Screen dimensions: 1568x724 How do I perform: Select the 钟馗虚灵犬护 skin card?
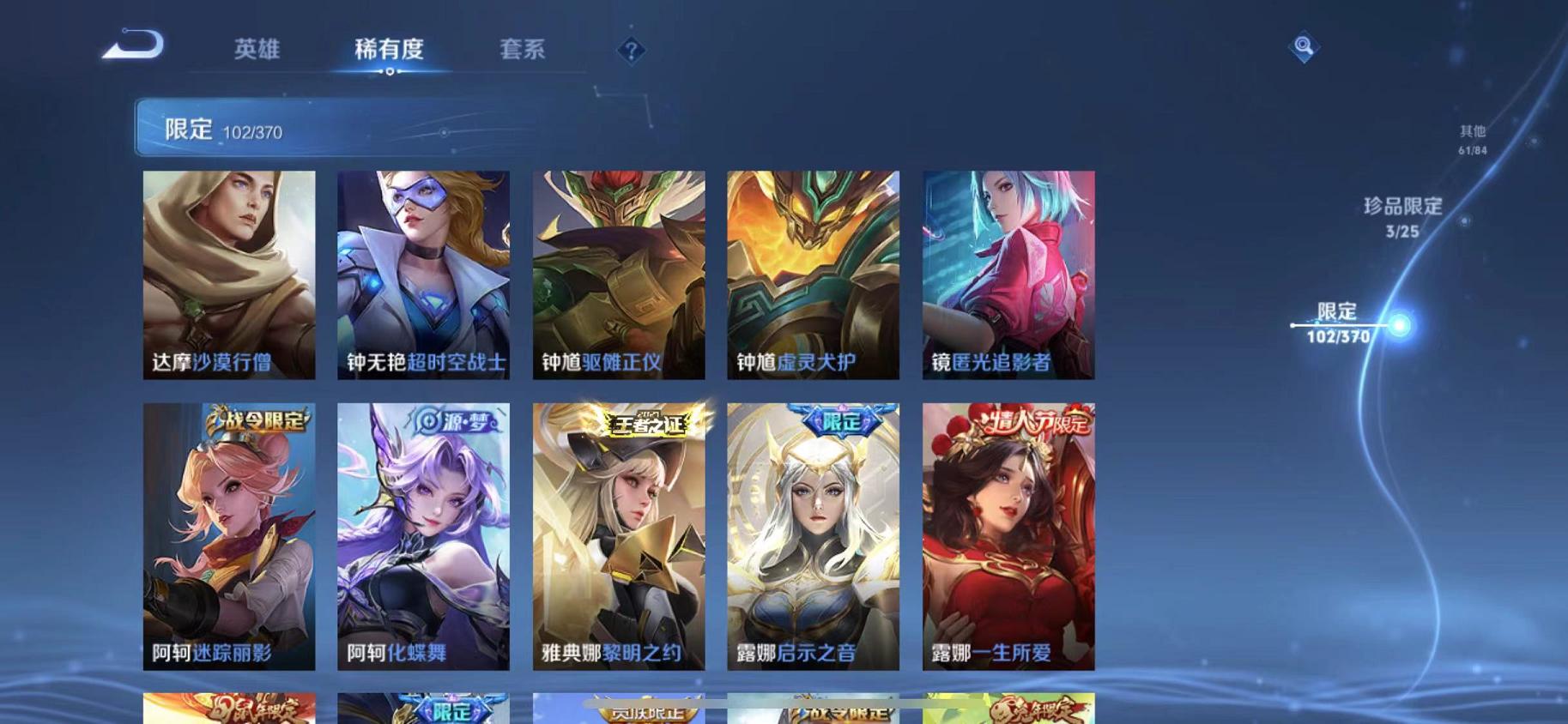click(814, 275)
